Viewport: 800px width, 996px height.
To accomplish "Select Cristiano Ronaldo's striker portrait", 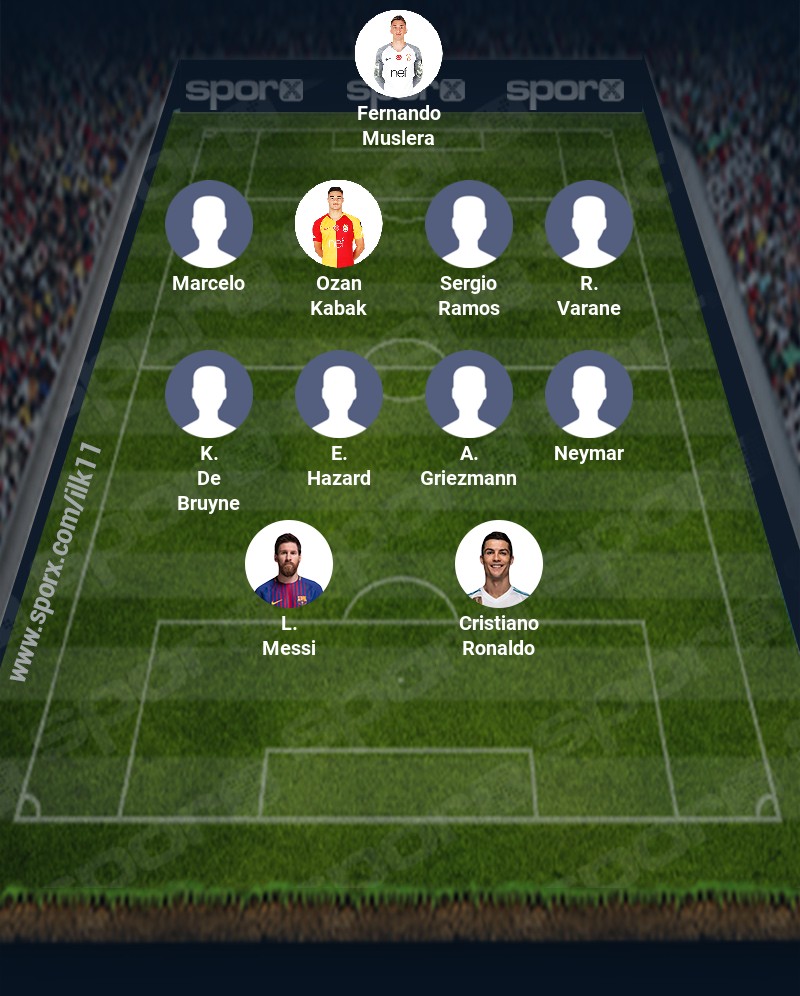I will pos(499,564).
